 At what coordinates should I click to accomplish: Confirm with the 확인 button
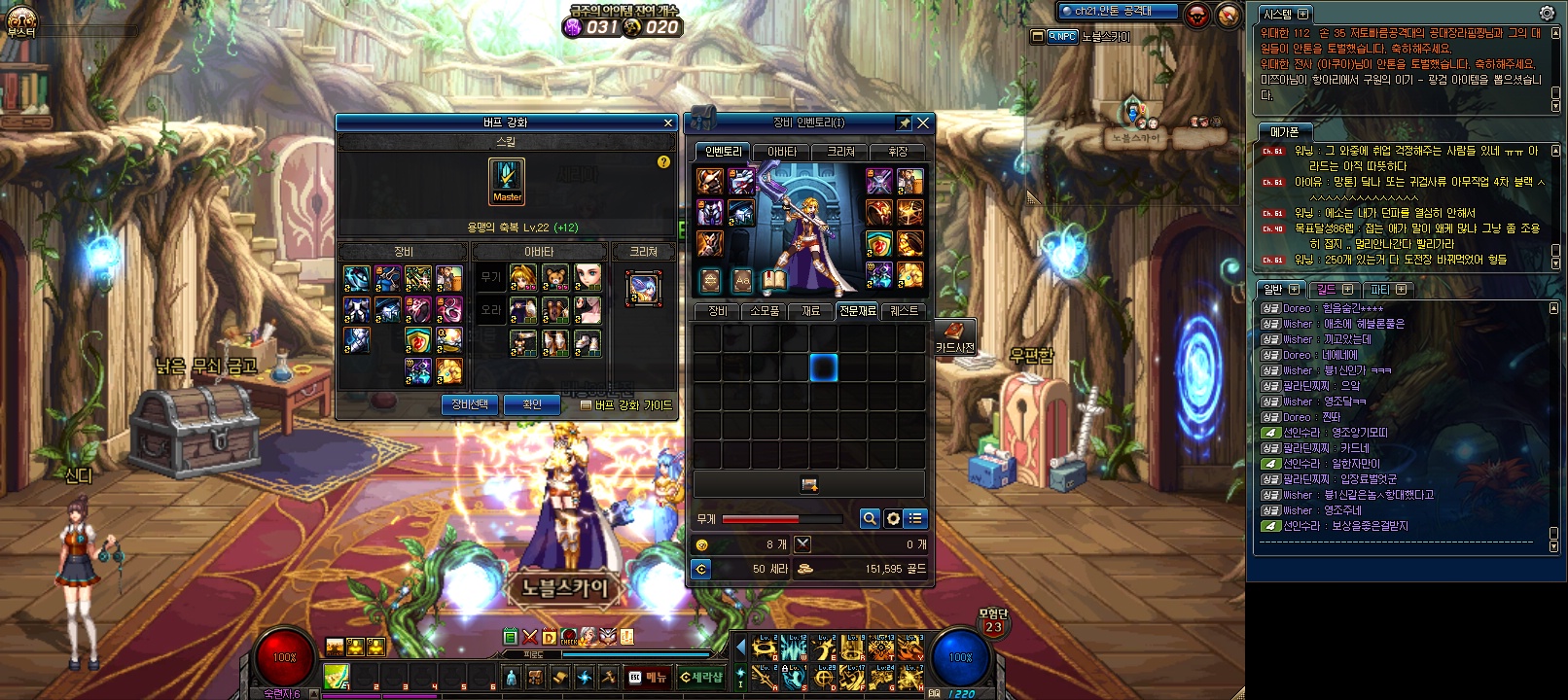tap(532, 404)
